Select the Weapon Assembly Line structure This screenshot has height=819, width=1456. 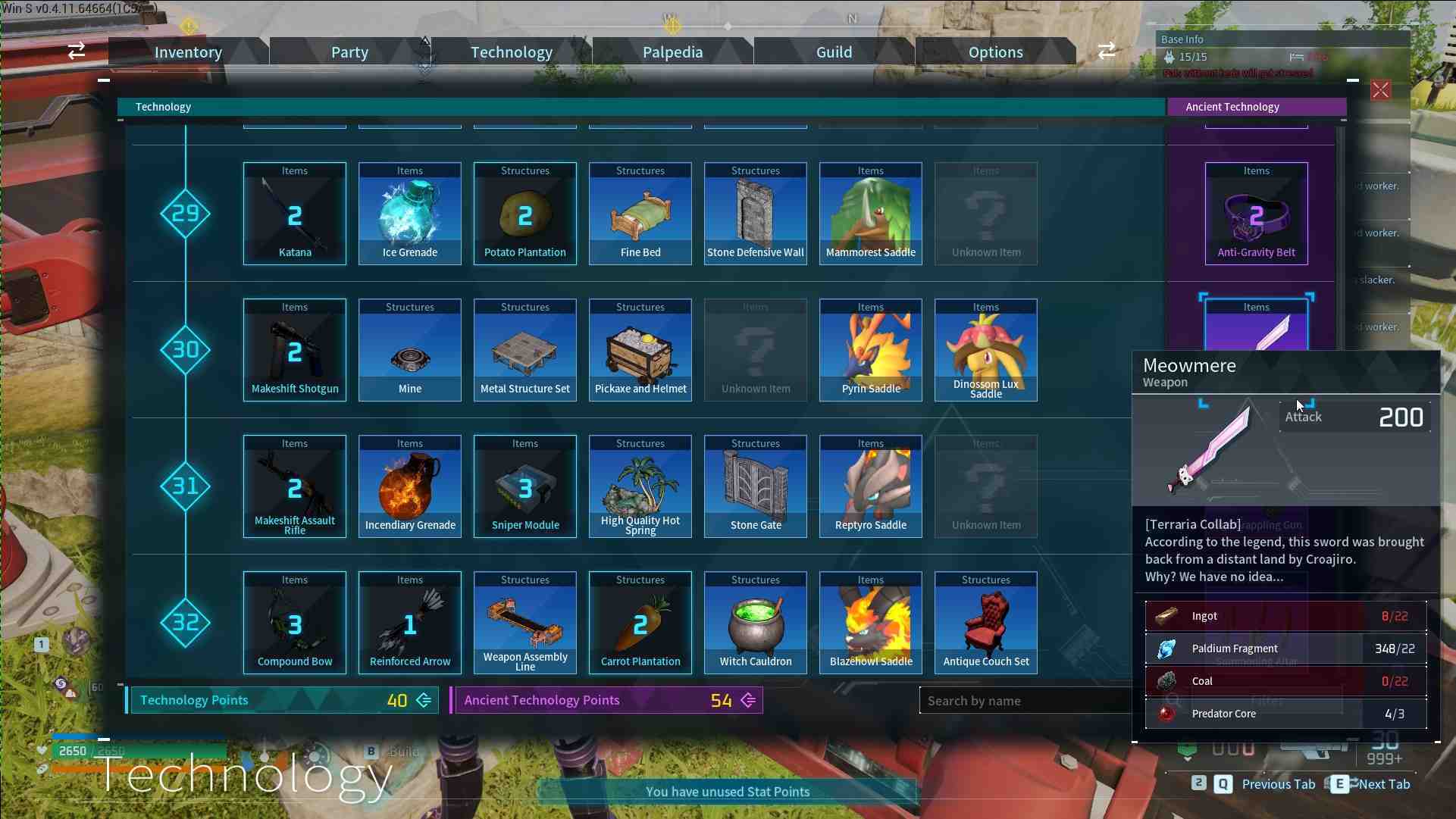coord(525,623)
